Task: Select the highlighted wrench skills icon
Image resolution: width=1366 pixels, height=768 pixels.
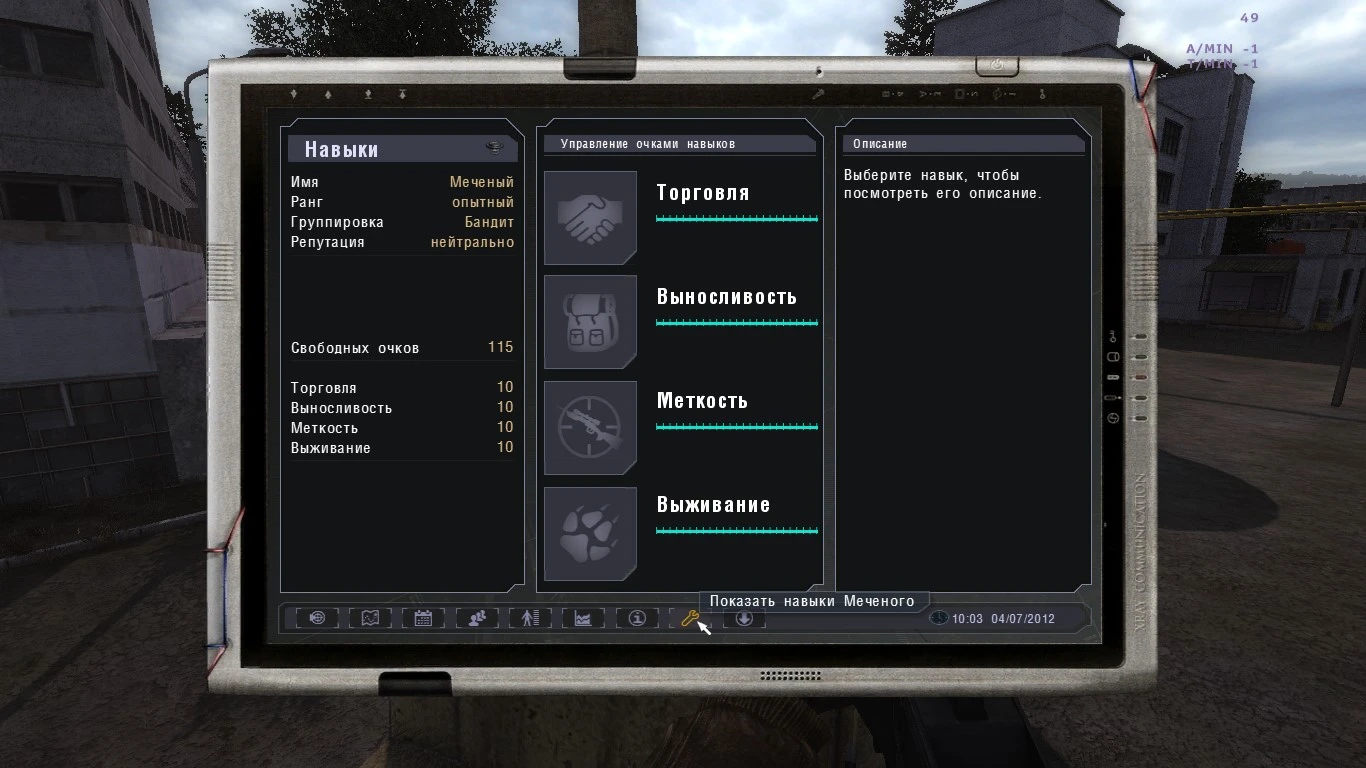Action: pos(689,618)
